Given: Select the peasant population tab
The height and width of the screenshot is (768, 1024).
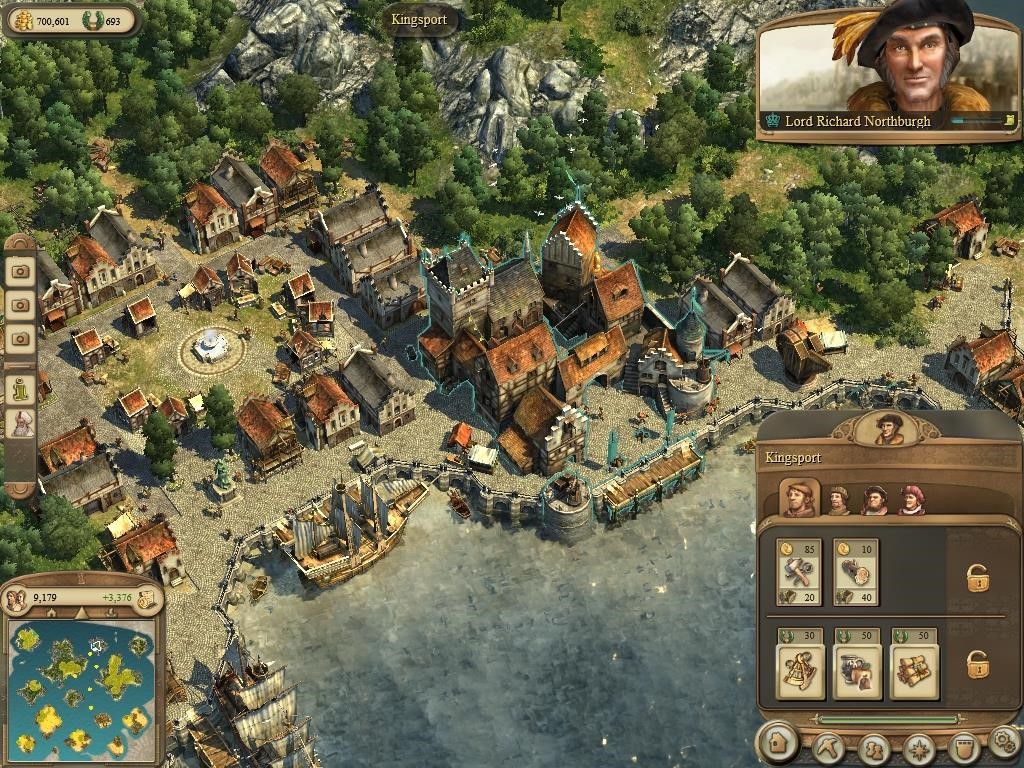Looking at the screenshot, I should [x=799, y=498].
